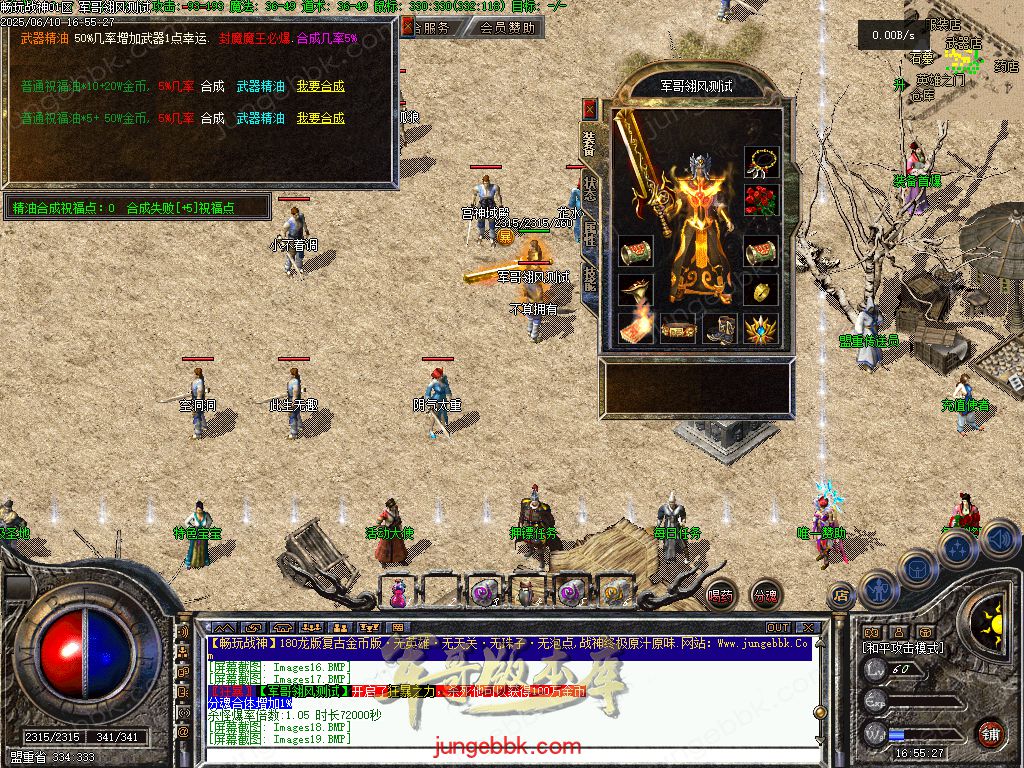Select the necklace equipment slot
The height and width of the screenshot is (768, 1024).
(x=762, y=161)
